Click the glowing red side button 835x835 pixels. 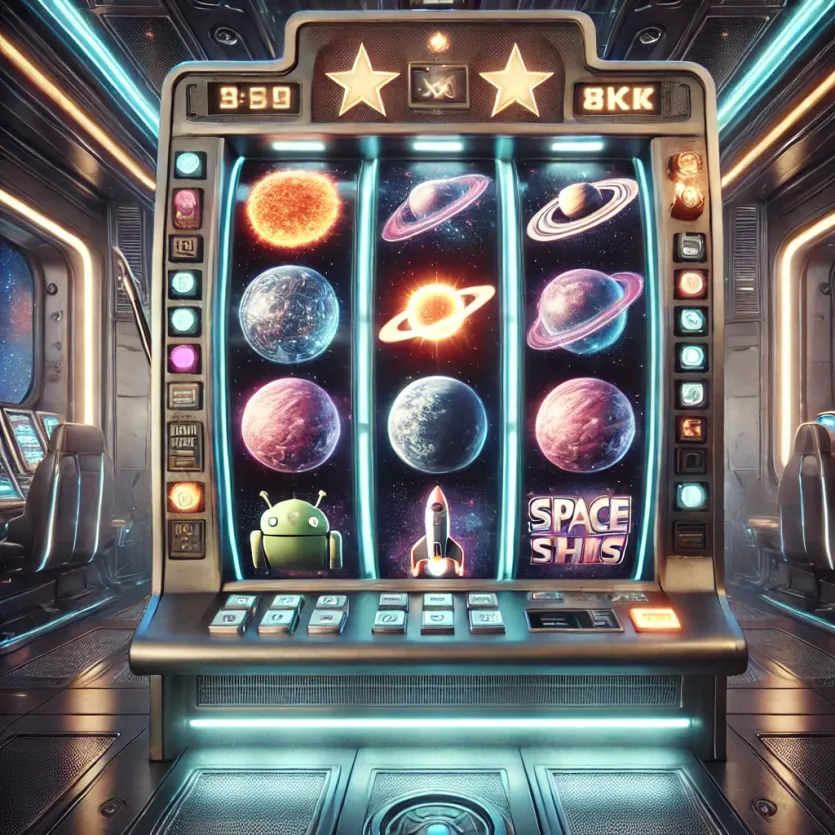[x=690, y=283]
